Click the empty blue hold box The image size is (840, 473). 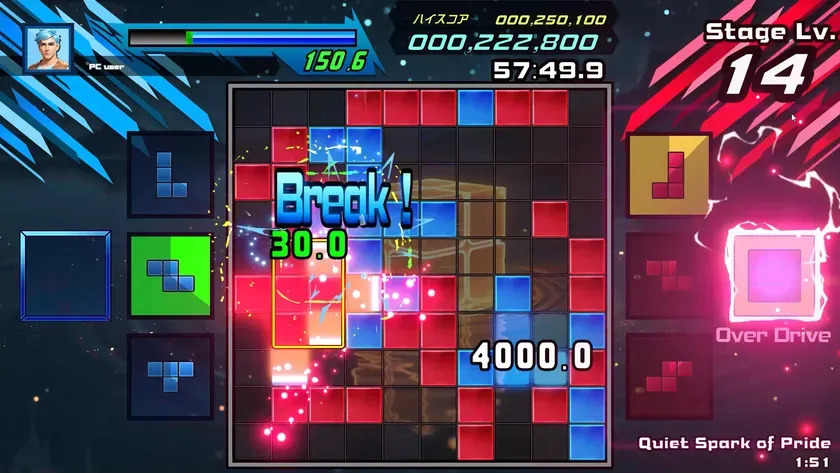pyautogui.click(x=66, y=275)
